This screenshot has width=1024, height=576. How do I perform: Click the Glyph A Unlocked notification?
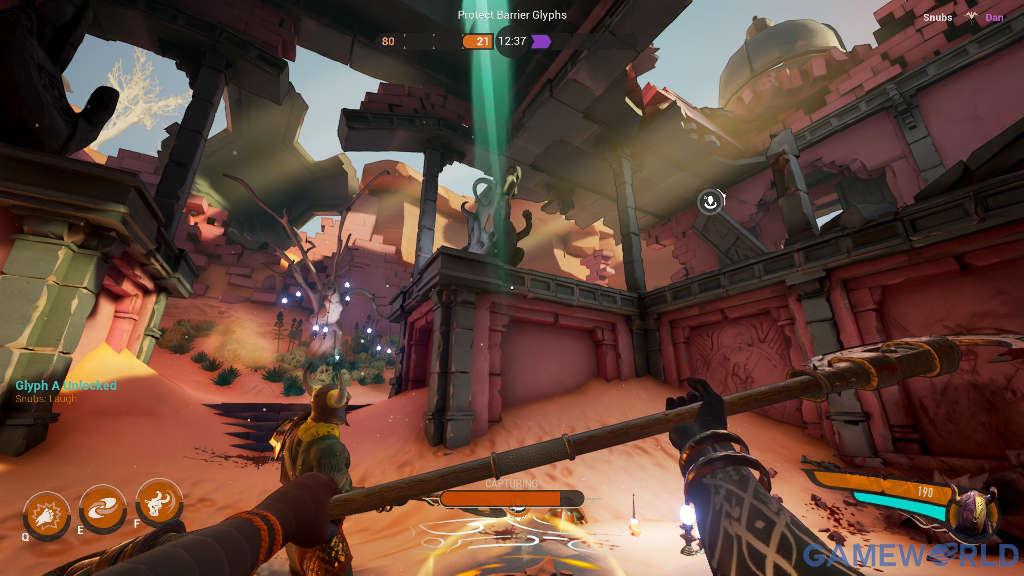pos(66,386)
